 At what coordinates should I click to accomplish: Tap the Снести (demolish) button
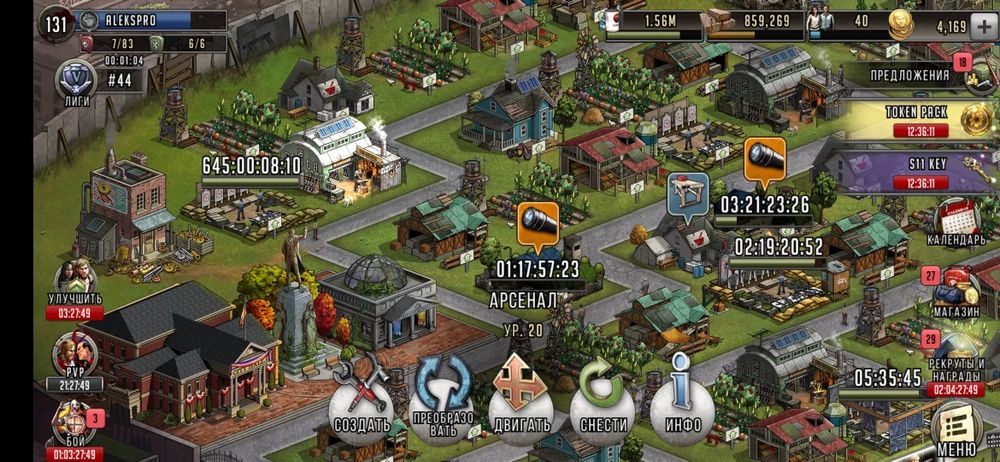tap(601, 405)
